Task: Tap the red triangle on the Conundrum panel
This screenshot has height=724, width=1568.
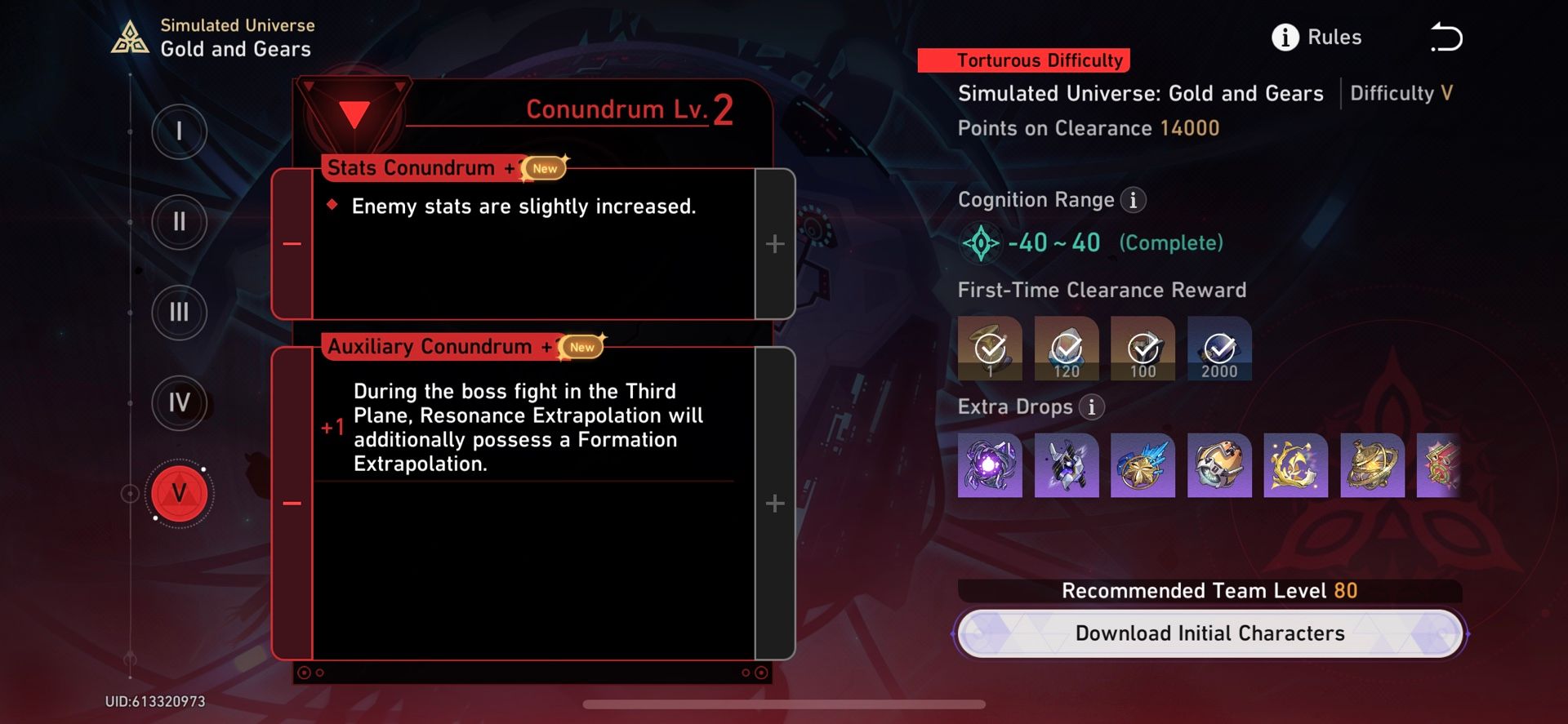Action: point(354,112)
